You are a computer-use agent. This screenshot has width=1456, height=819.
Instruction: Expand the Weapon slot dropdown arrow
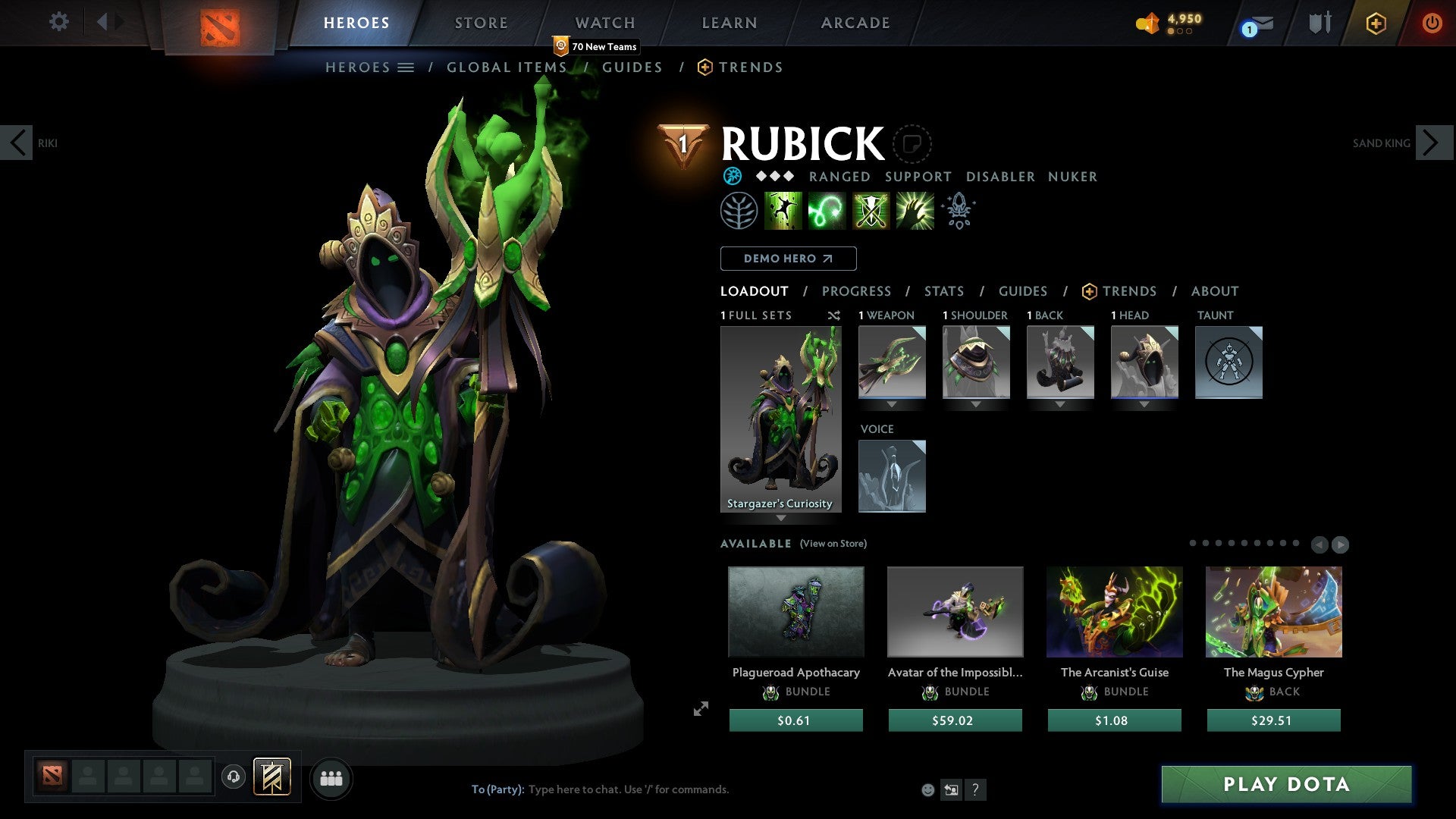(891, 405)
